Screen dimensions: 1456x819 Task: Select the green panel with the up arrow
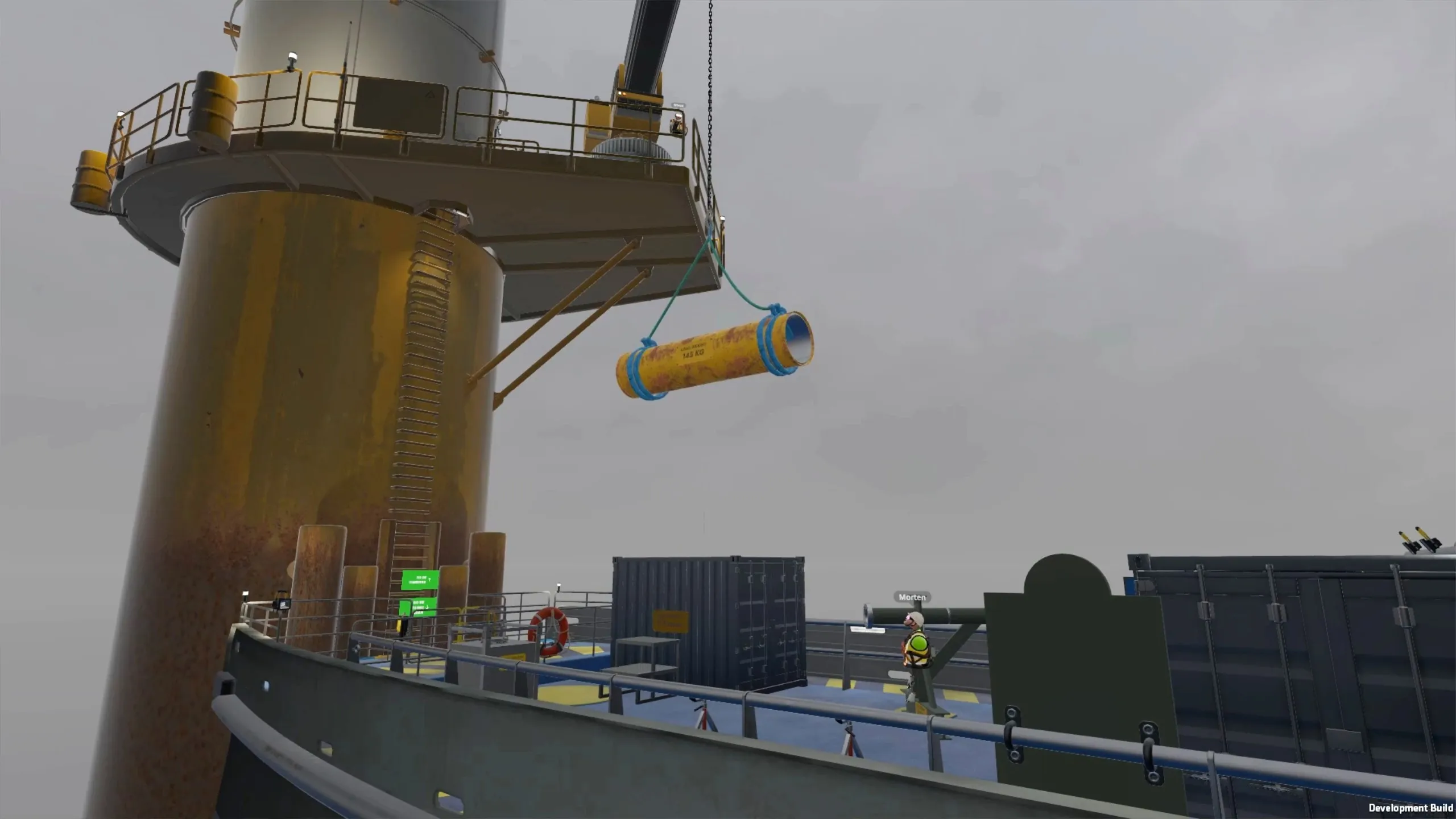point(420,580)
